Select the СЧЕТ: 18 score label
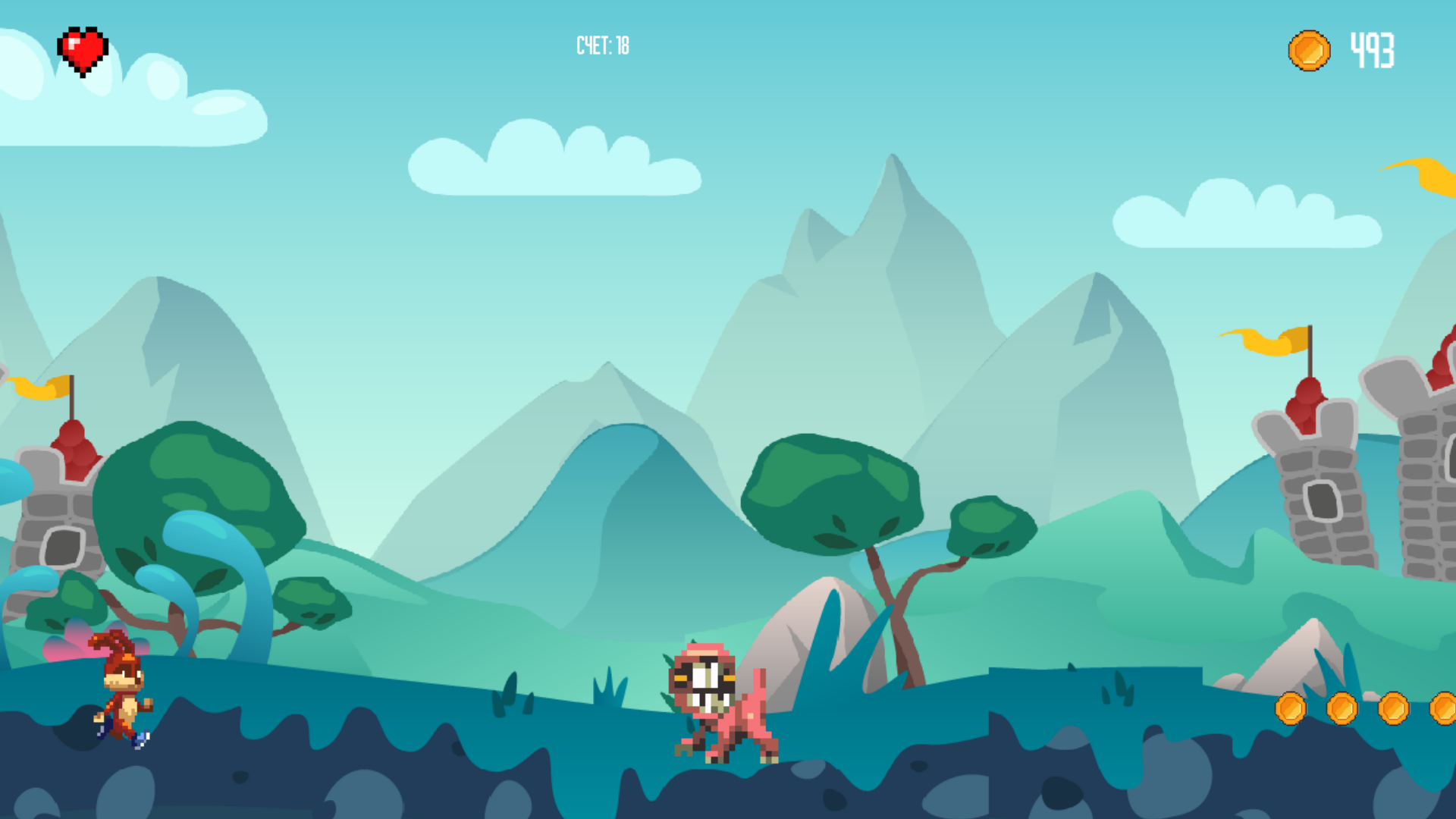Screen dimensions: 1456x819 (603, 45)
